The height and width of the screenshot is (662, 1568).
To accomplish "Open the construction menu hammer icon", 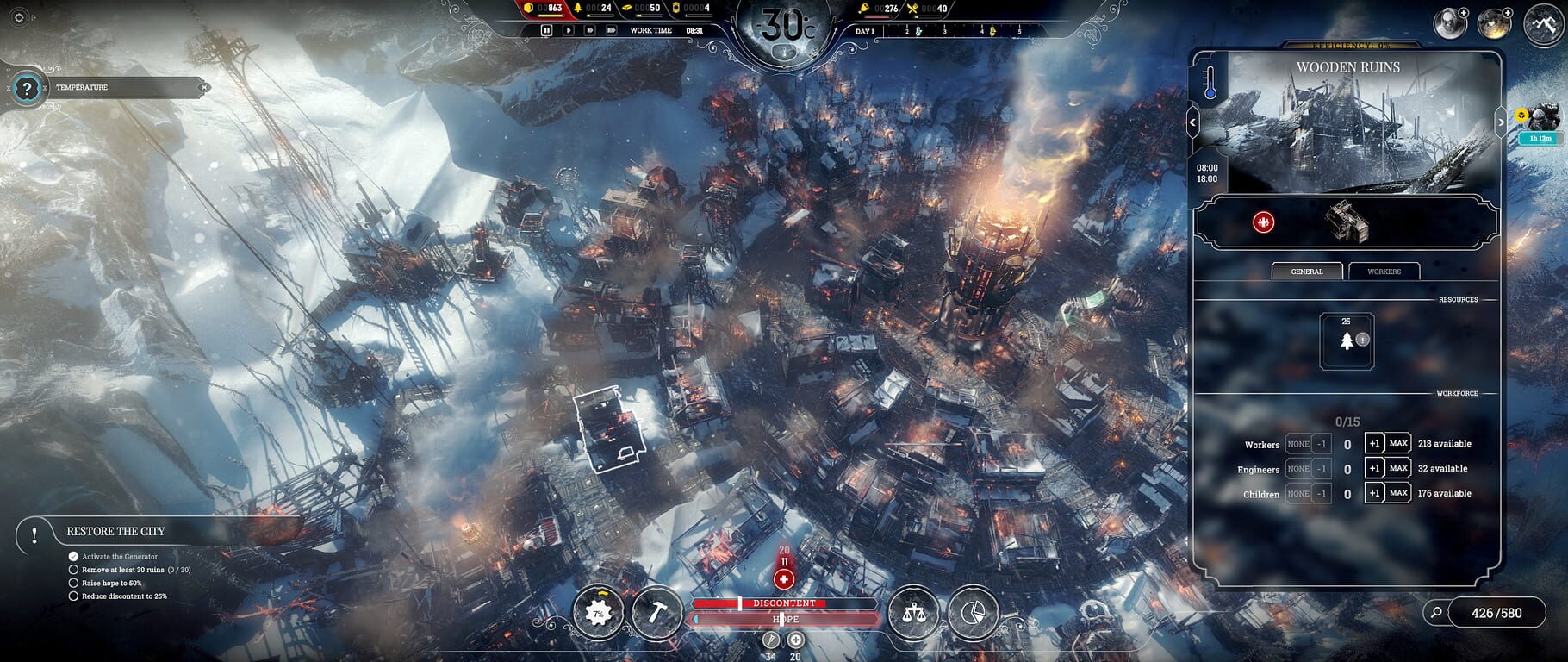I will 656,614.
